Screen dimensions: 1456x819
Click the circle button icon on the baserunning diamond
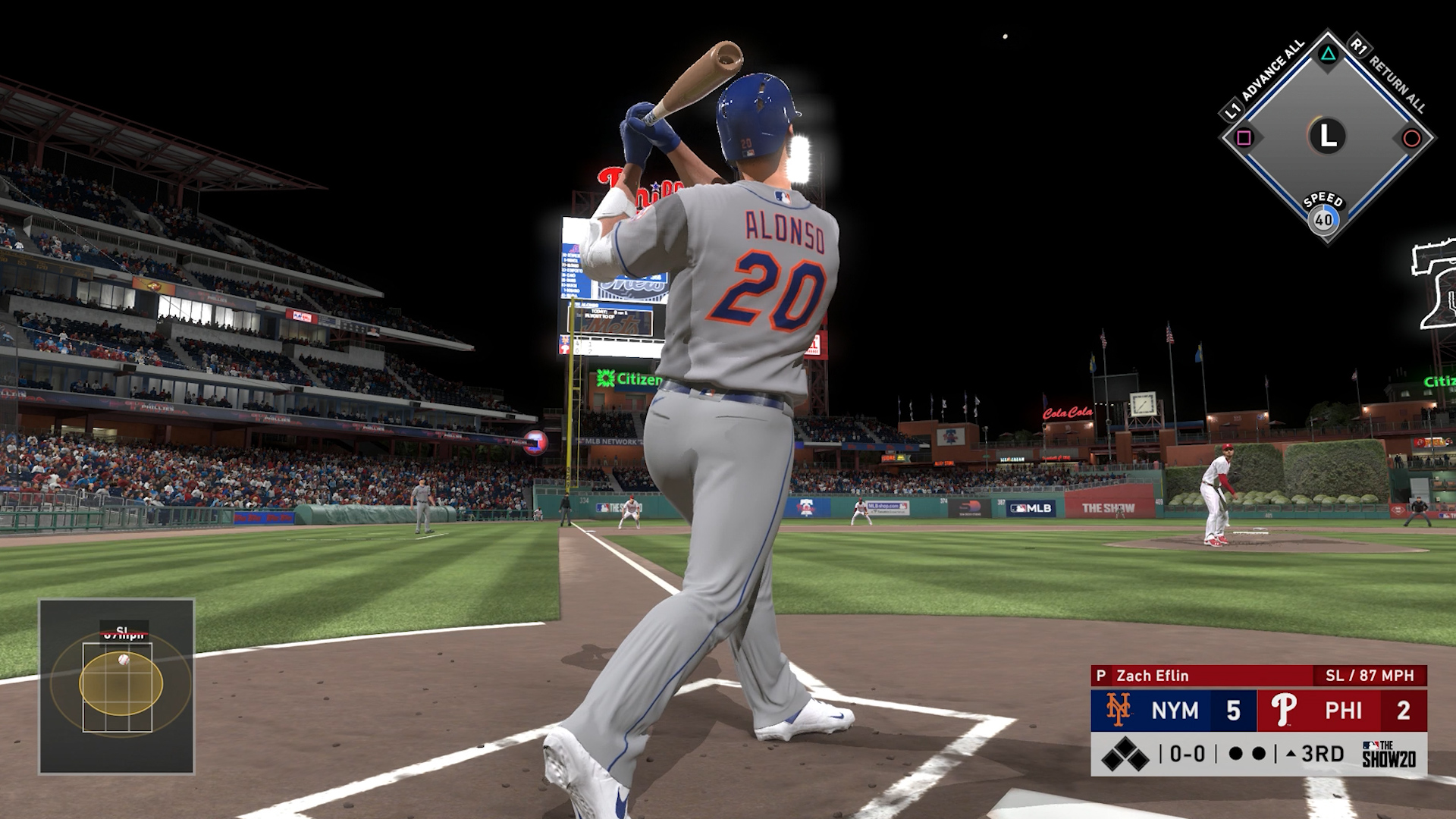point(1412,139)
